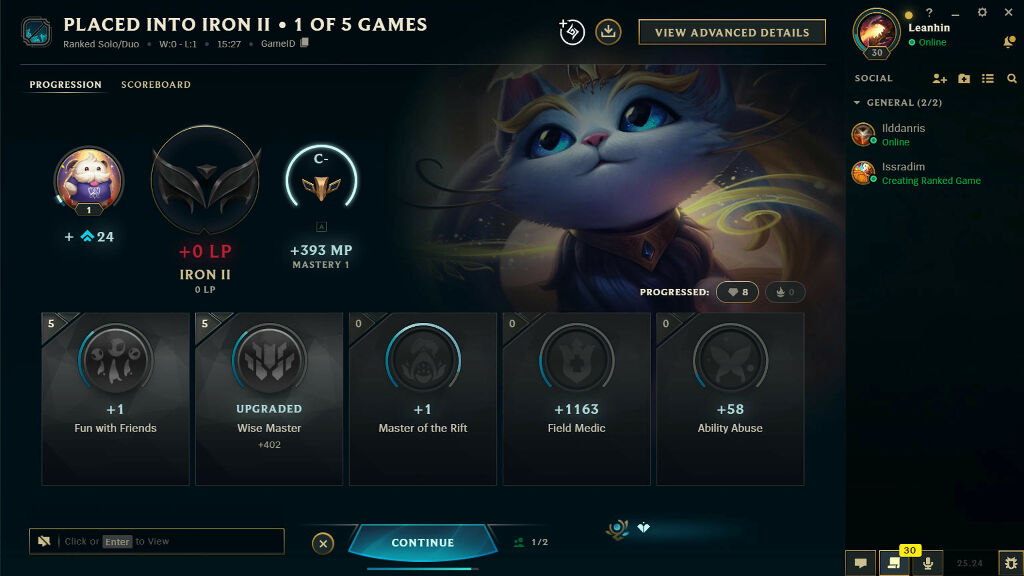Screen dimensions: 1024x576
Task: Click the chat input field
Action: click(160, 541)
